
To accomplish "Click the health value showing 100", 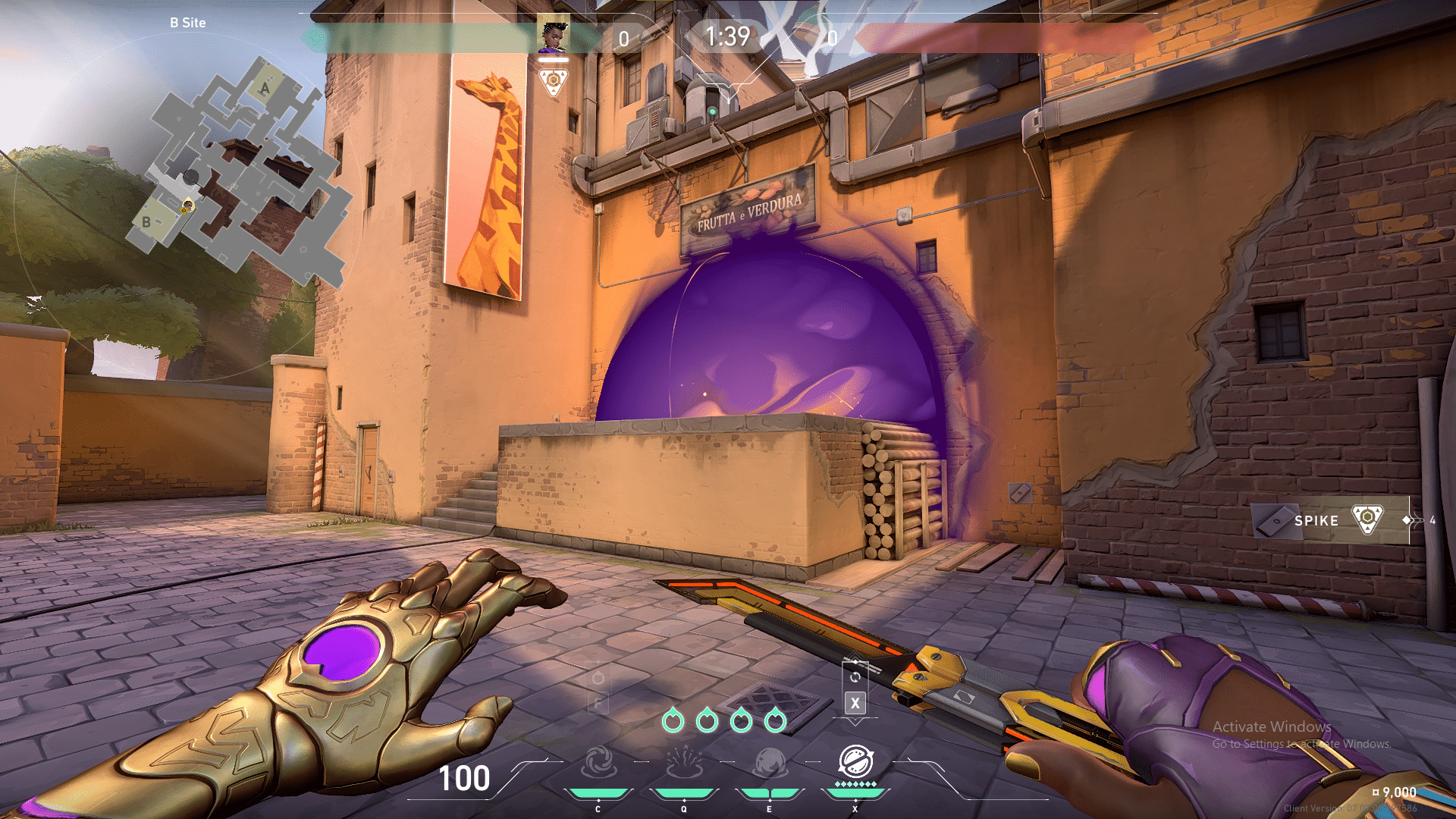I will coord(465,777).
